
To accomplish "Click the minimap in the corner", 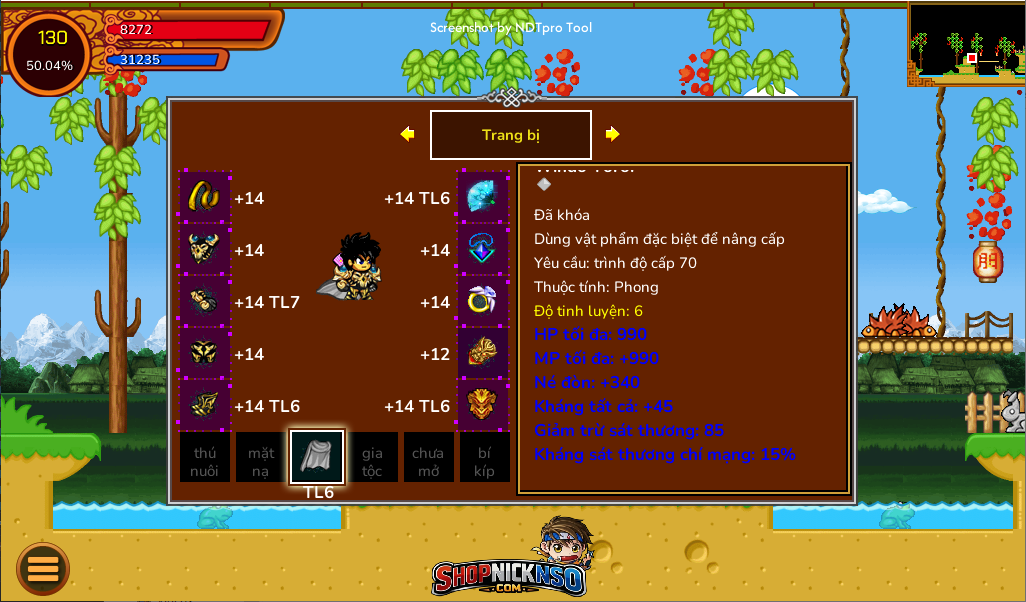I will coord(966,43).
